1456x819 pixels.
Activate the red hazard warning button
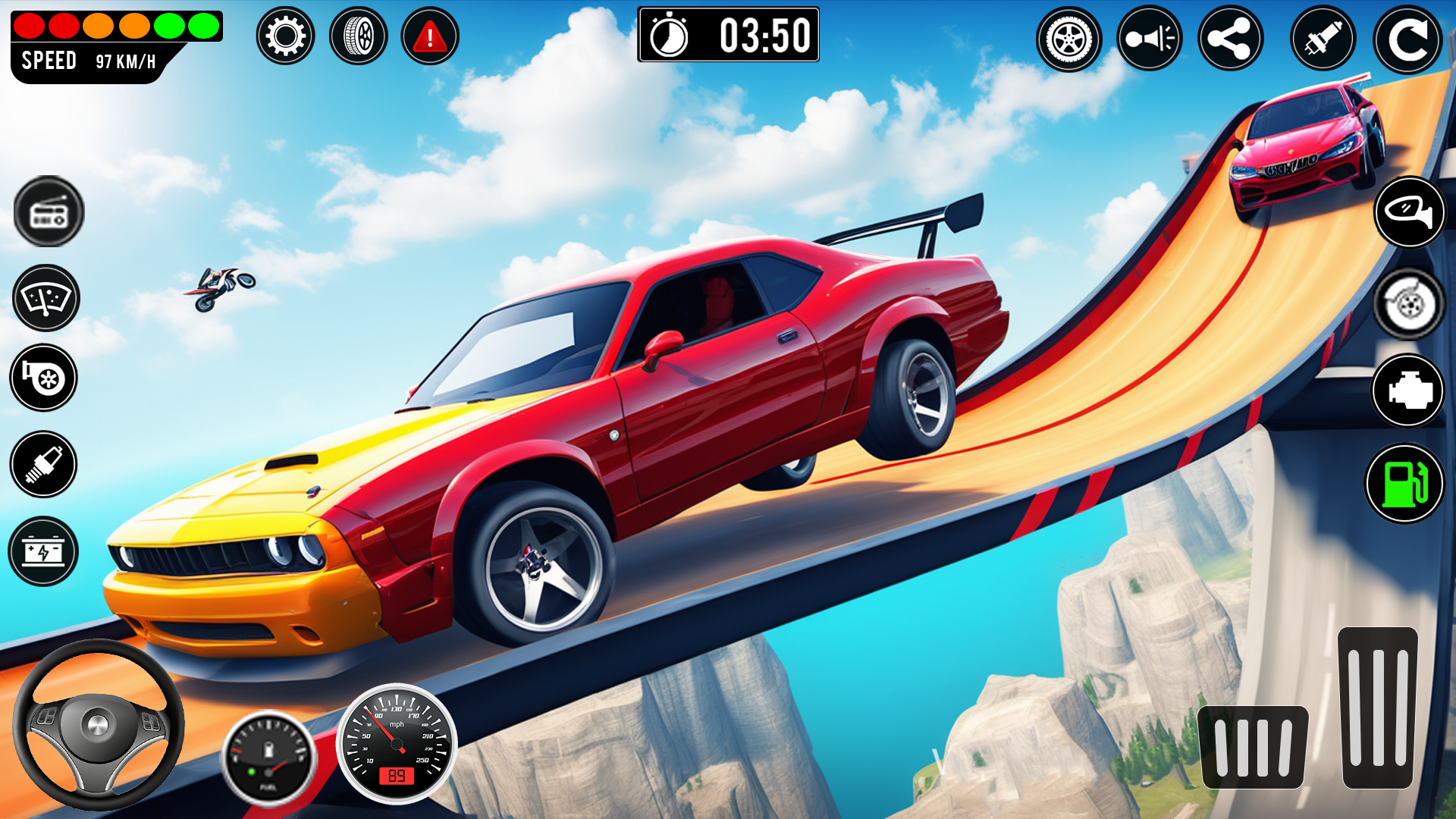tap(430, 36)
